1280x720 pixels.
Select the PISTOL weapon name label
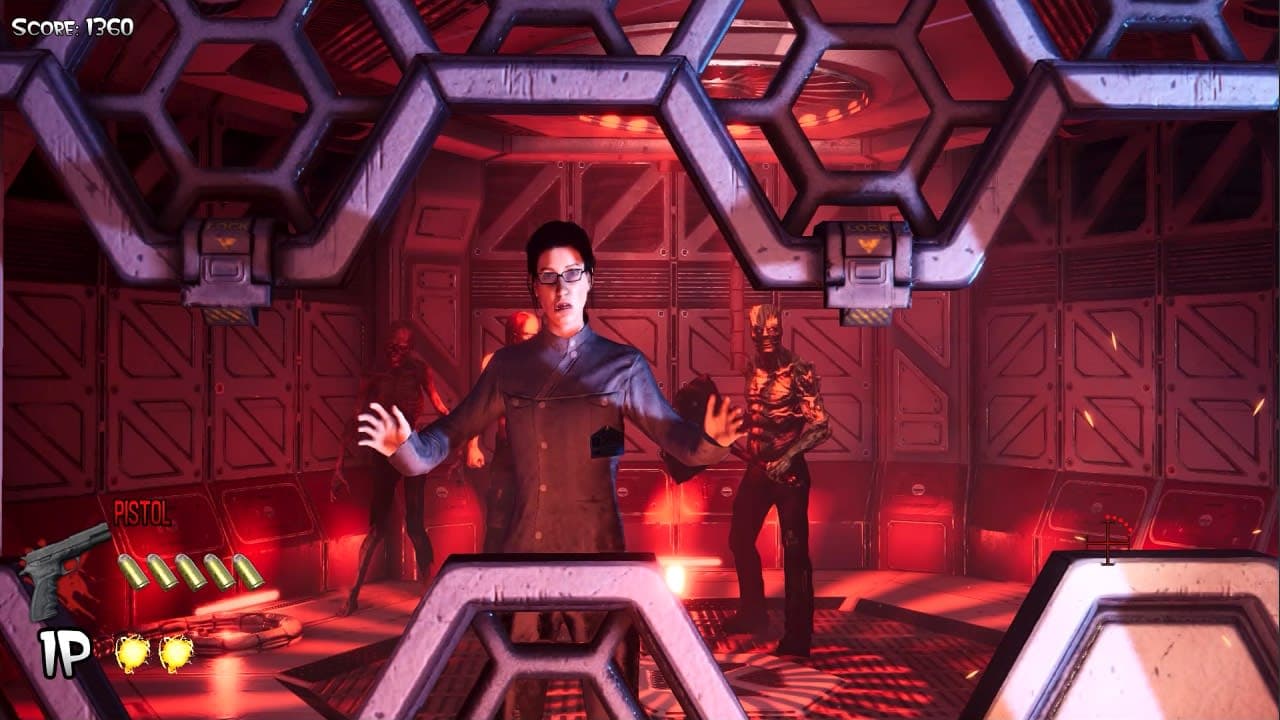(142, 512)
